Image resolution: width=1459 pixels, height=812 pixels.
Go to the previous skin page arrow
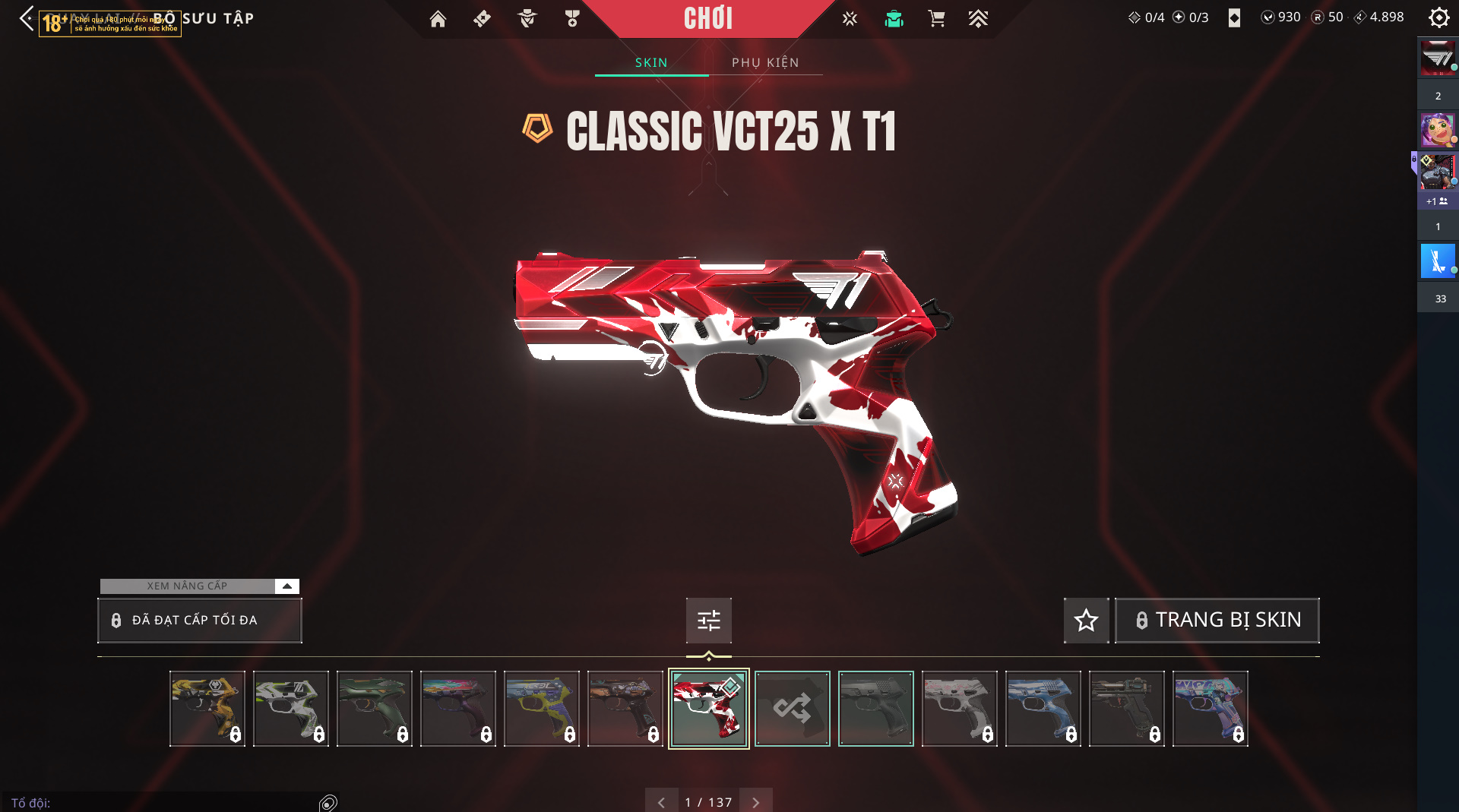point(661,802)
